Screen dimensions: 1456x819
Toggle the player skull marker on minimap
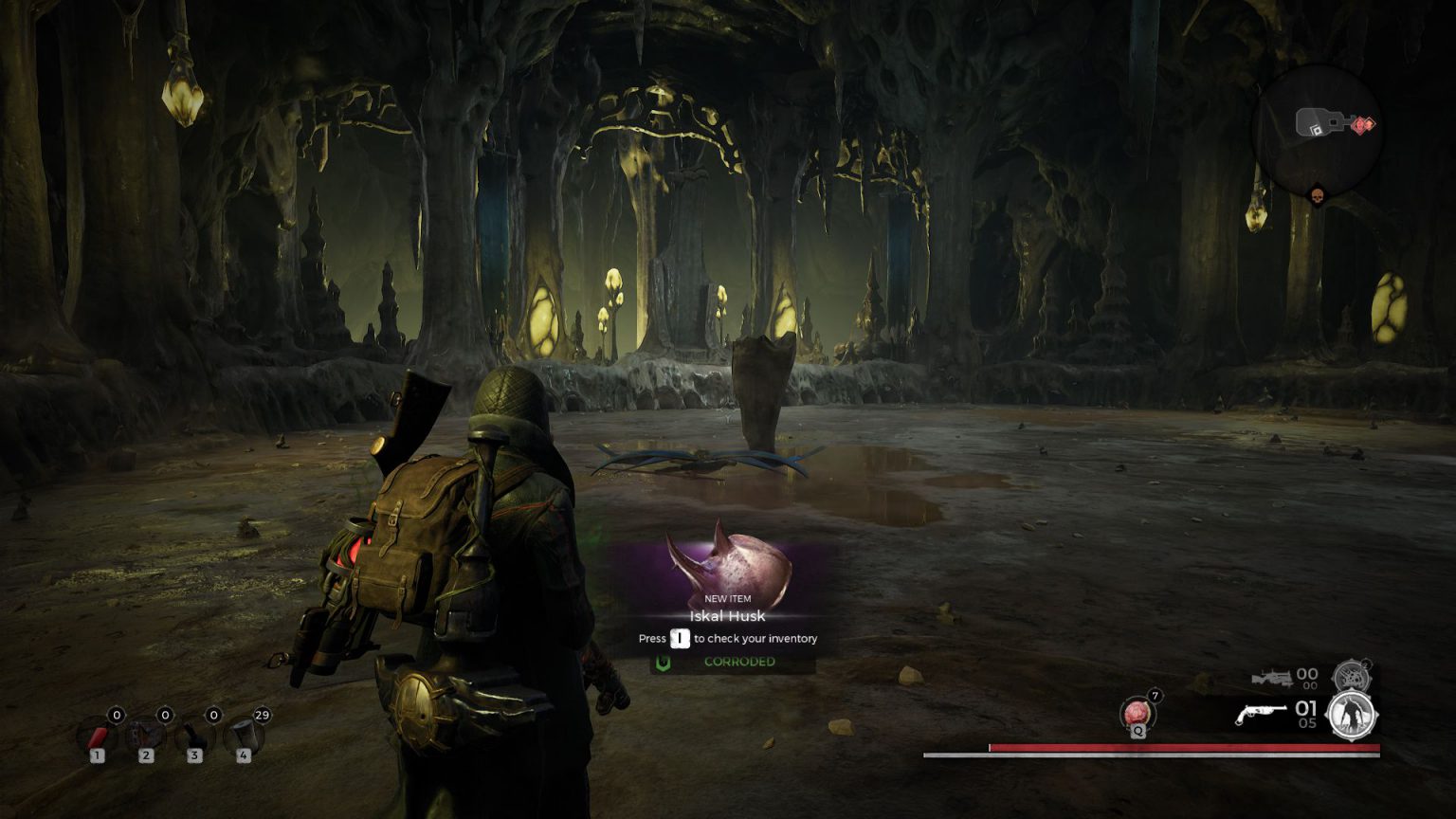(1318, 195)
